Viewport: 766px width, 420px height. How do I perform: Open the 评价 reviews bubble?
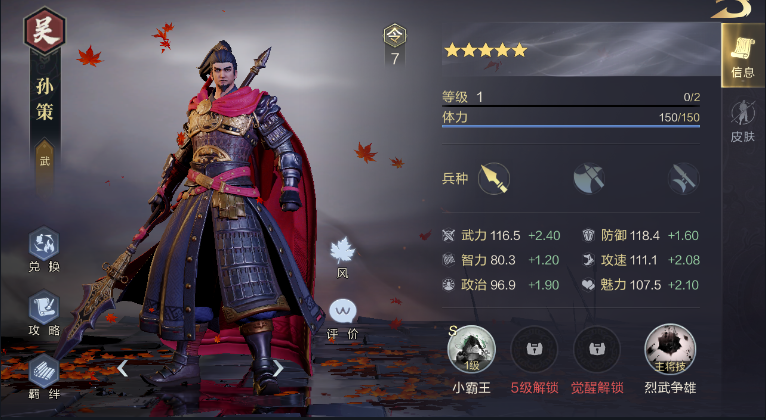click(x=343, y=315)
